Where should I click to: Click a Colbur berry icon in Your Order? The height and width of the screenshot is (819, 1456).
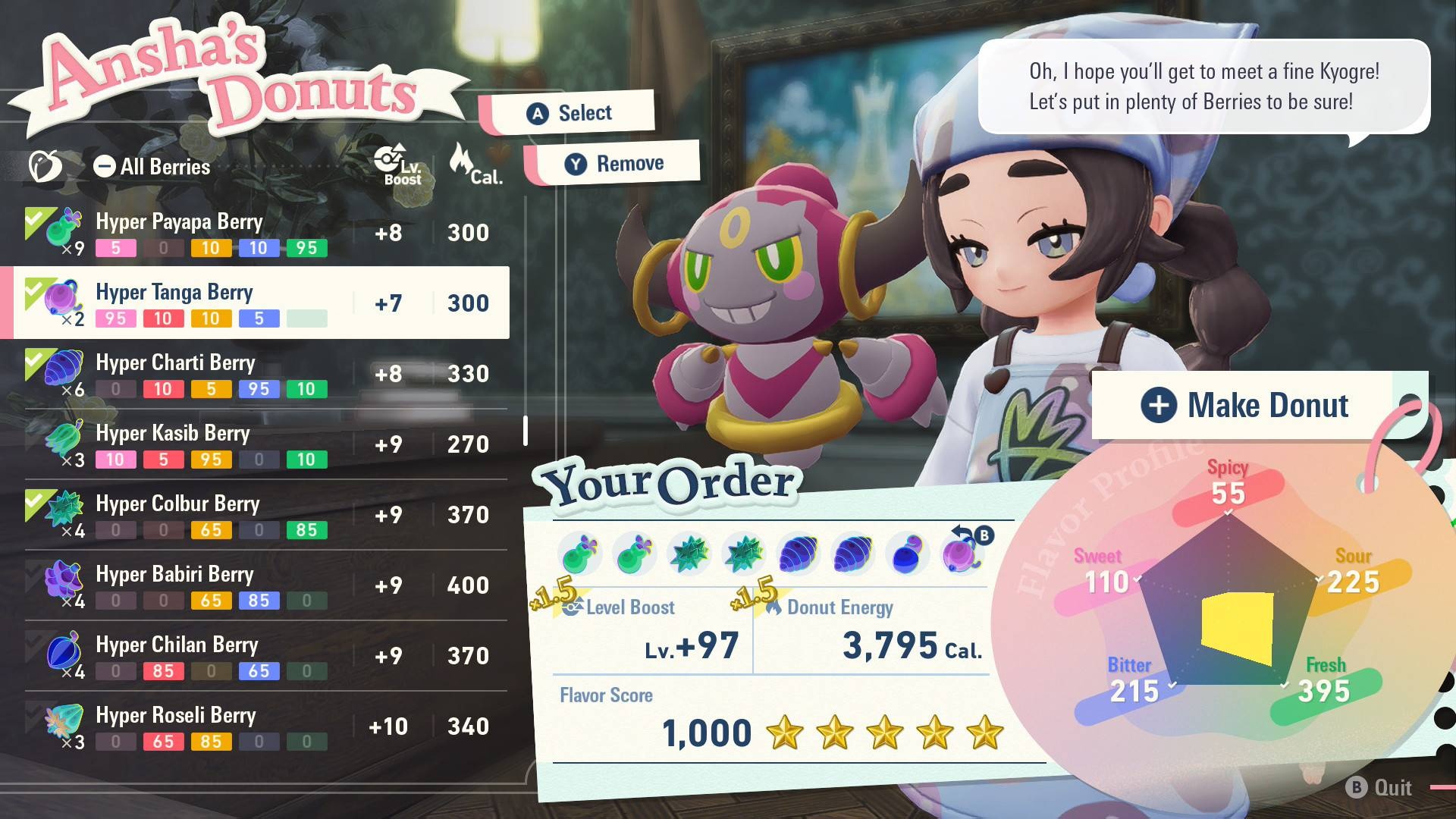(x=689, y=553)
